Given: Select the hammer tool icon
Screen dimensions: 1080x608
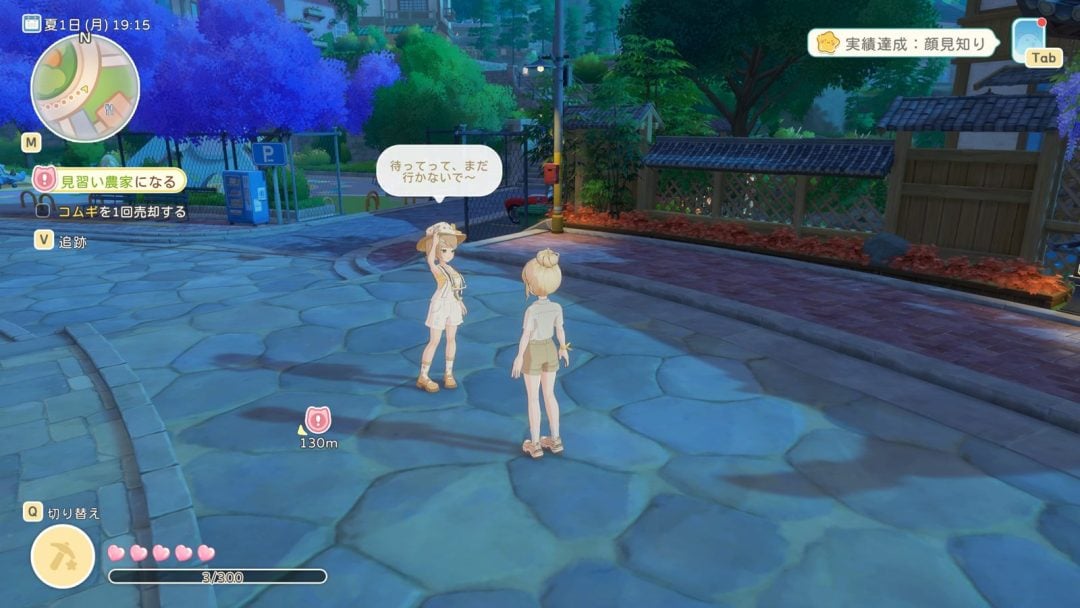Looking at the screenshot, I should (x=62, y=556).
